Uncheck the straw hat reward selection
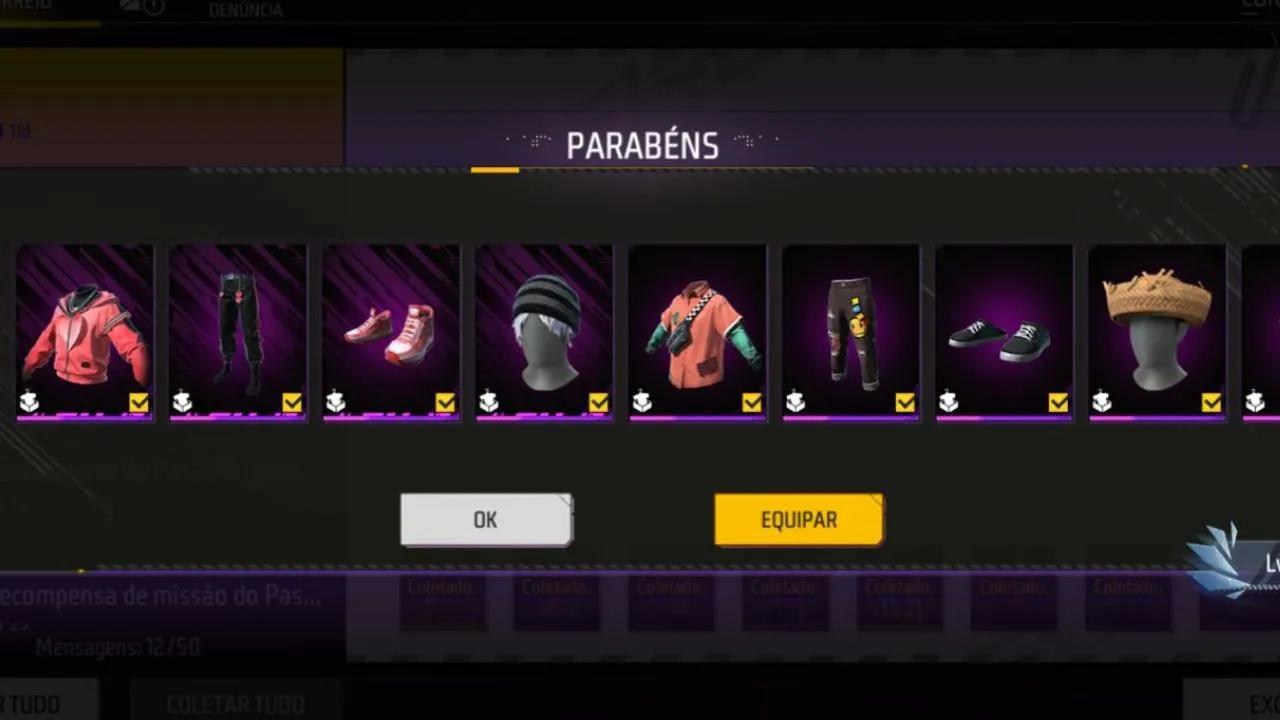This screenshot has height=720, width=1280. (1212, 401)
